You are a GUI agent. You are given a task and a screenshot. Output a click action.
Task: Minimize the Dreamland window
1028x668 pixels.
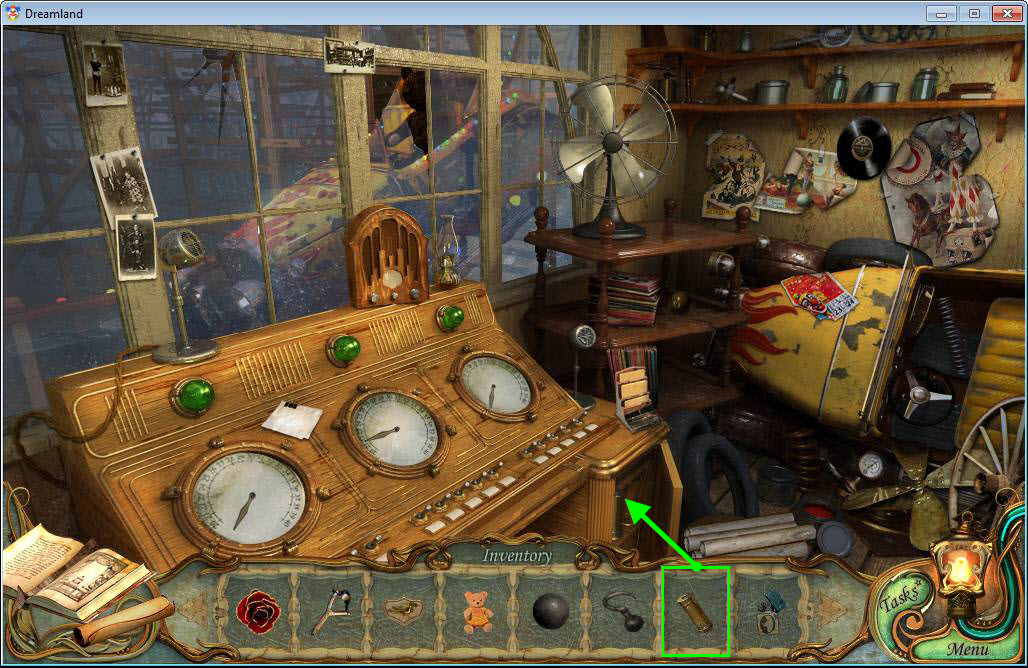pyautogui.click(x=940, y=13)
